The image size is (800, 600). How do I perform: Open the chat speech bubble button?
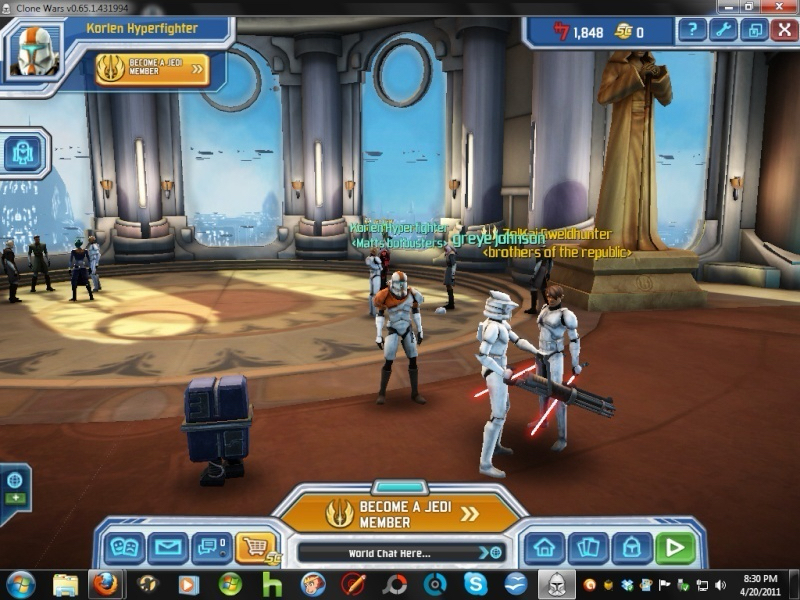[210, 547]
